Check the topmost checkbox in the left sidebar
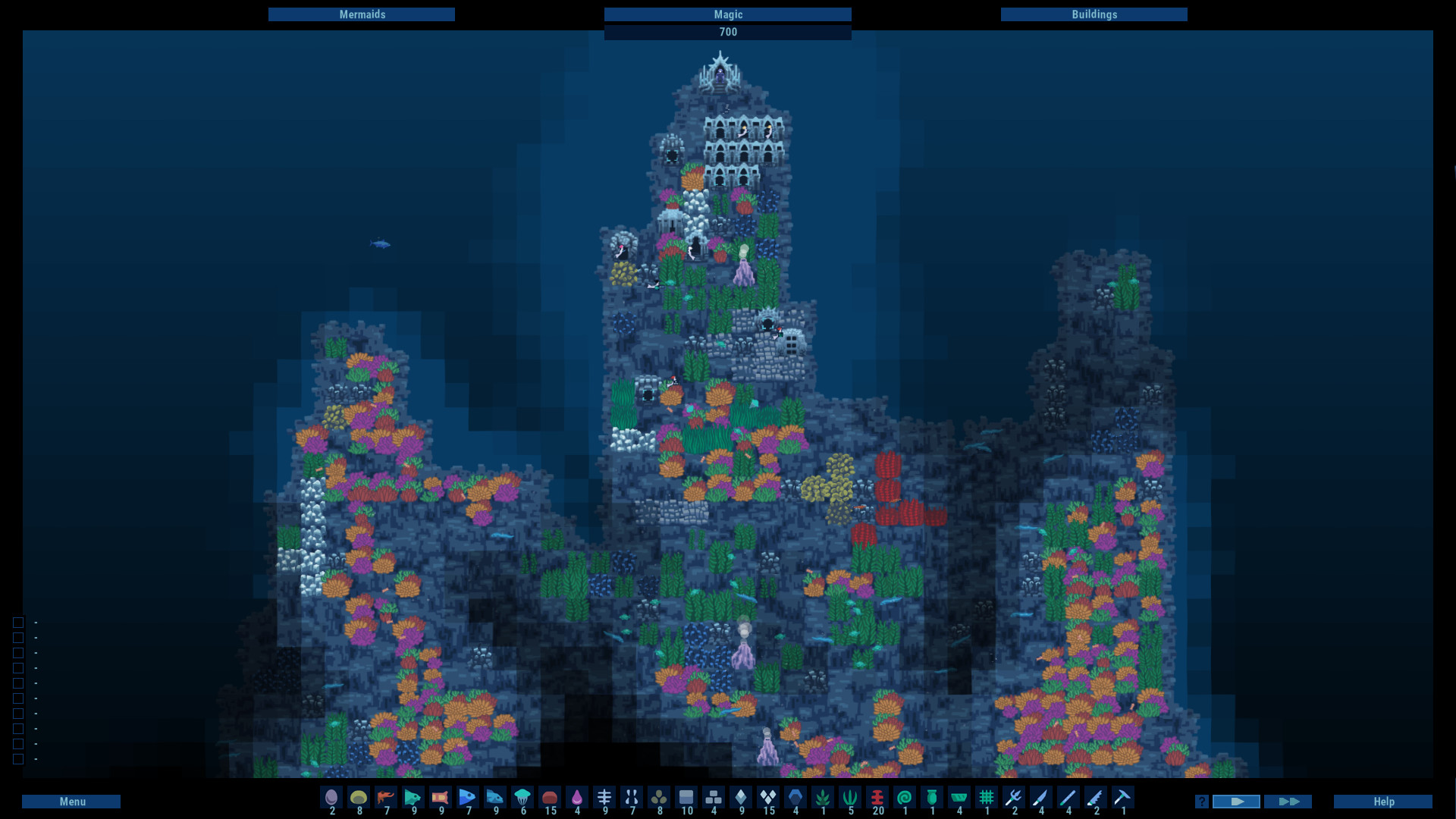Screen dimensions: 1456x819 point(17,622)
